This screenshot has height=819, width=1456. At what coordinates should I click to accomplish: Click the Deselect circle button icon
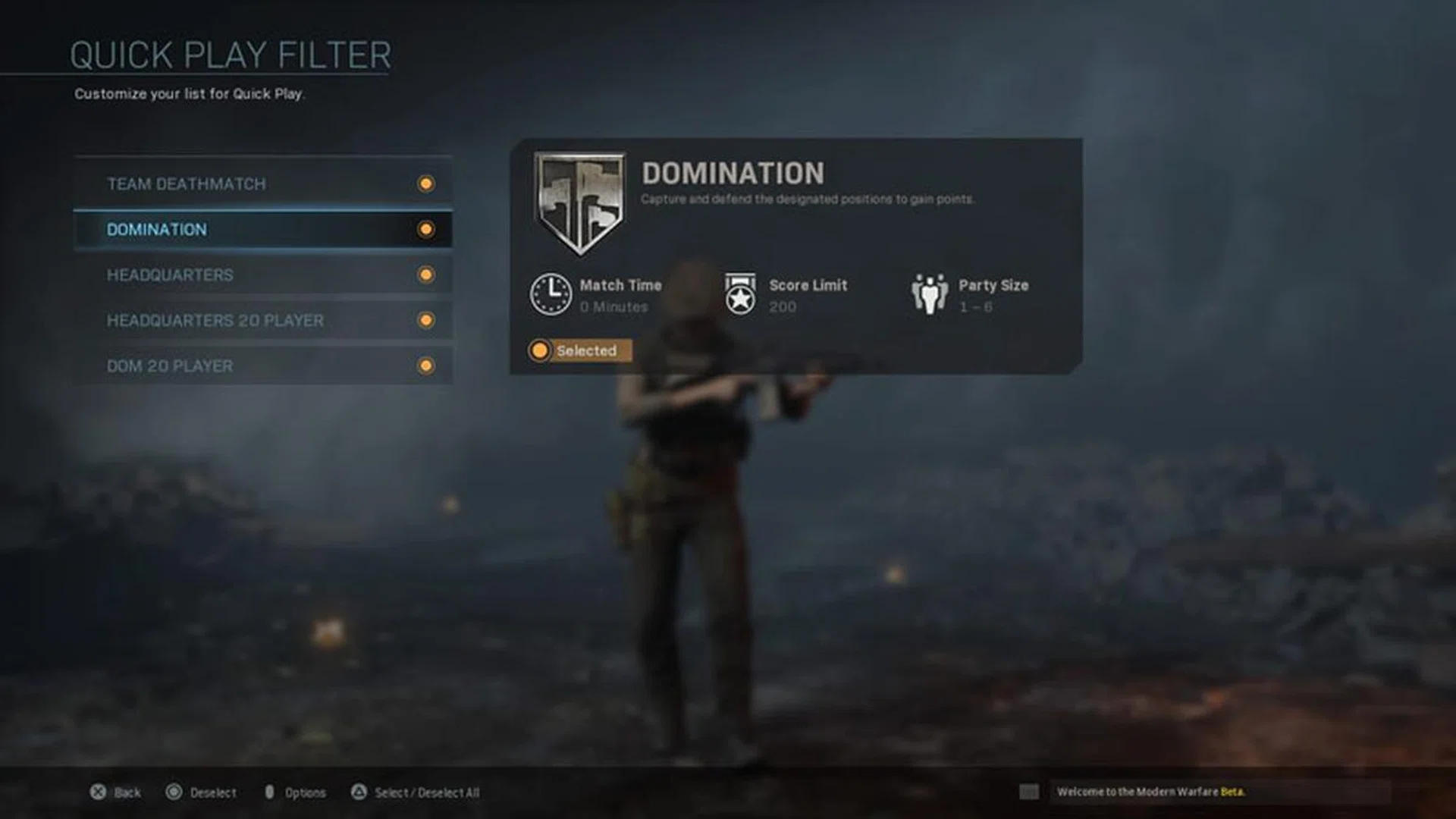174,792
